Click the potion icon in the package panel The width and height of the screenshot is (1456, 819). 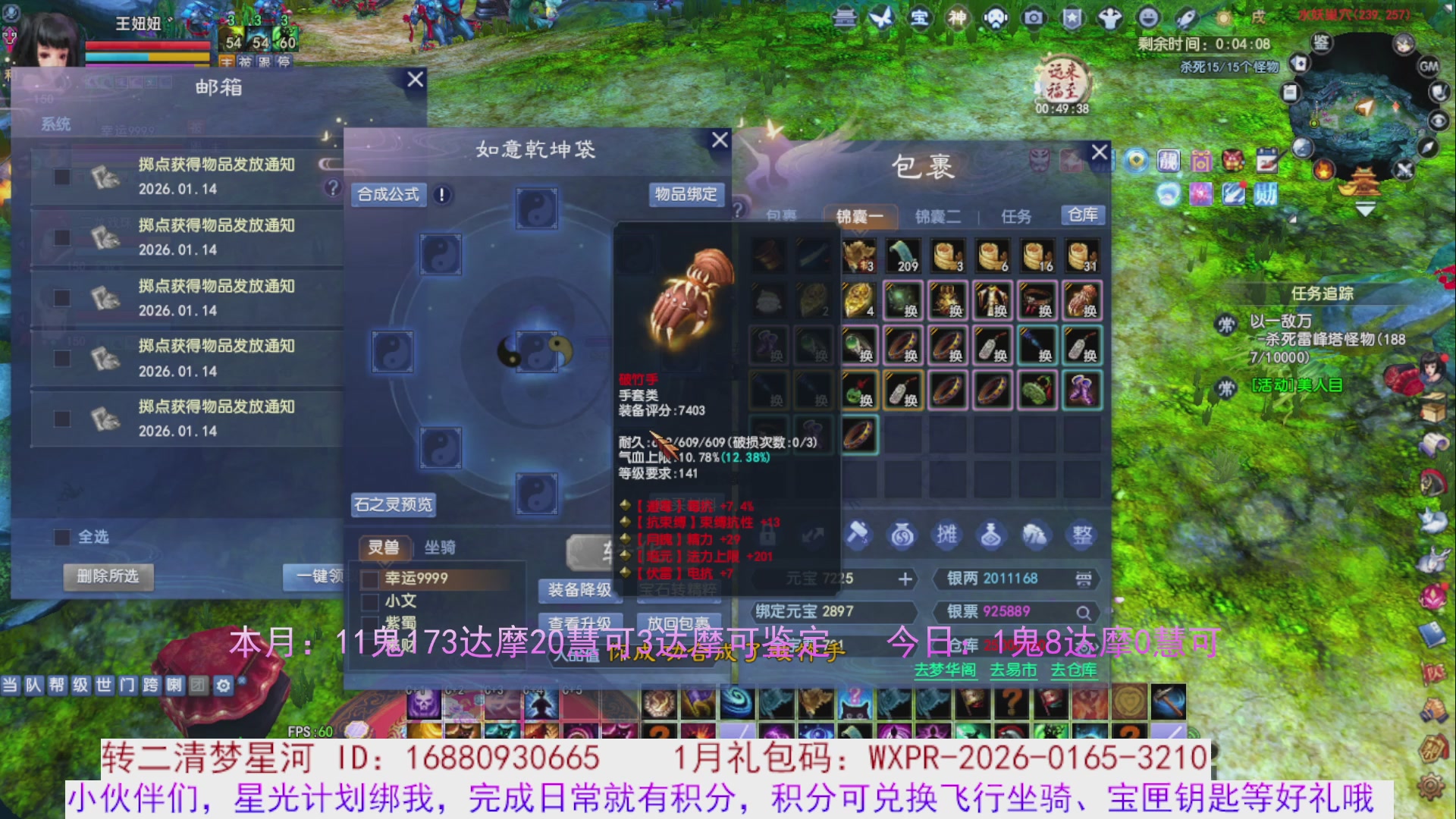[990, 534]
